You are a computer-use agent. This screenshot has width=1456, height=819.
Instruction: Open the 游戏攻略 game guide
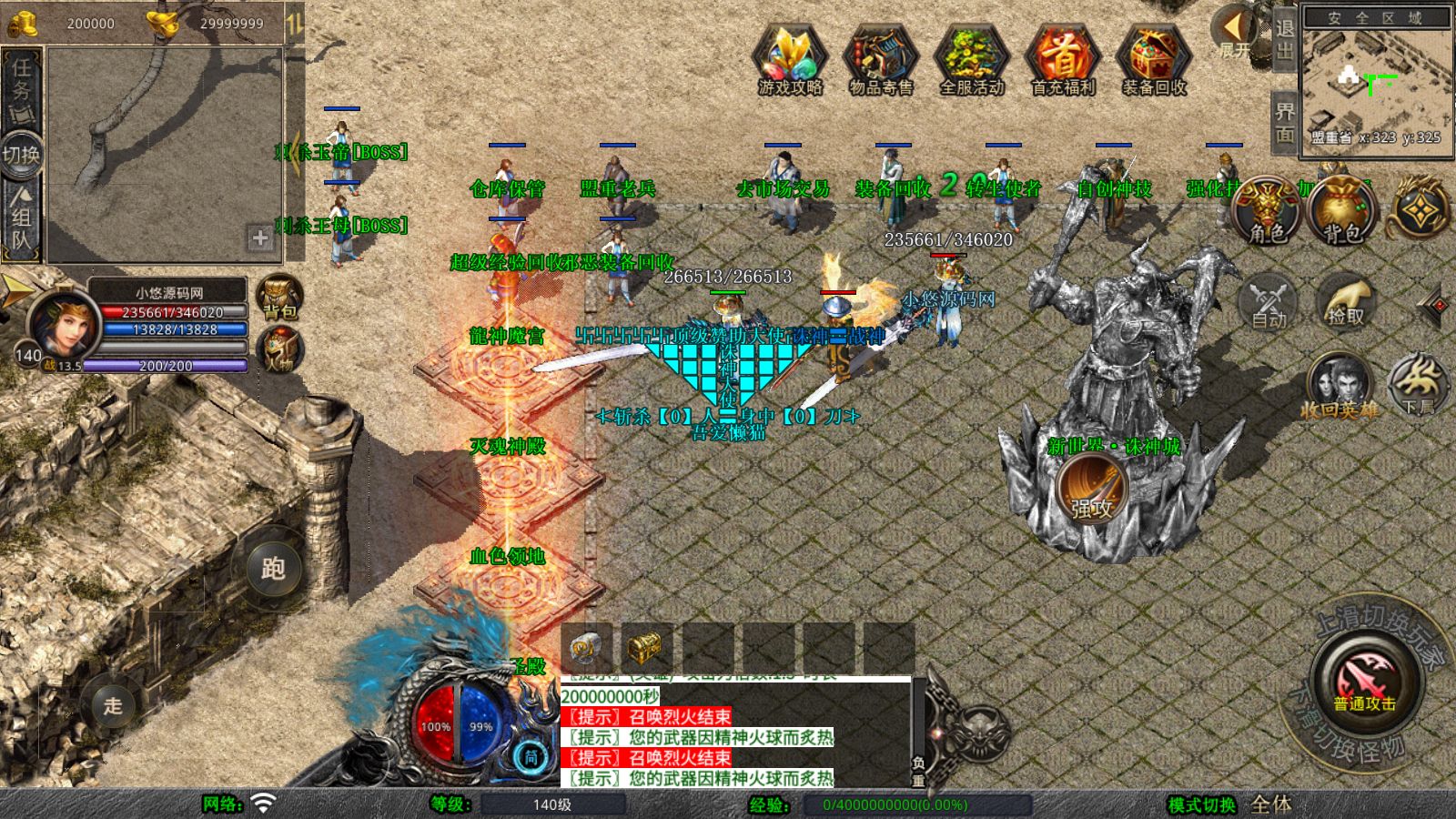coord(790,57)
